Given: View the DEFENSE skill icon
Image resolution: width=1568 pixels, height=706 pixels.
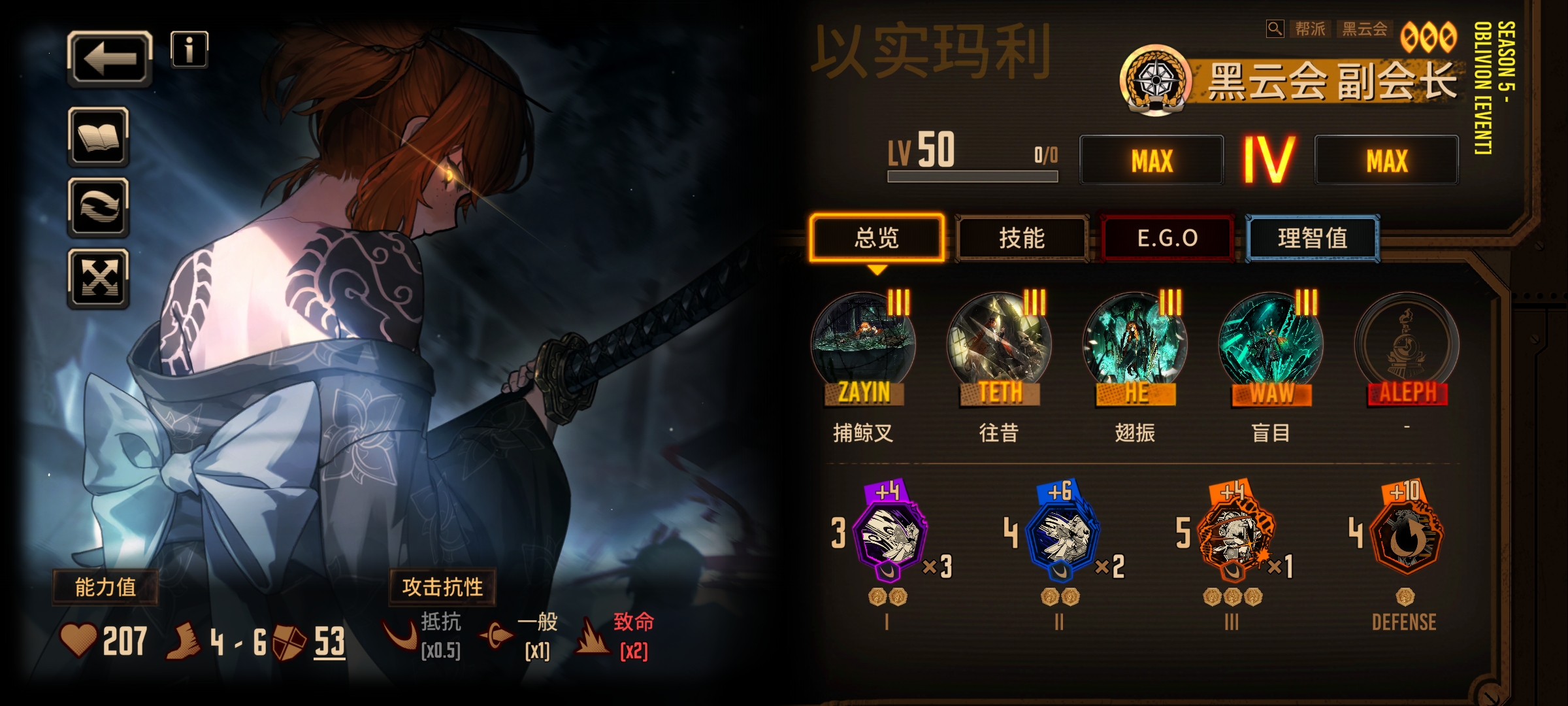Looking at the screenshot, I should click(x=1405, y=537).
